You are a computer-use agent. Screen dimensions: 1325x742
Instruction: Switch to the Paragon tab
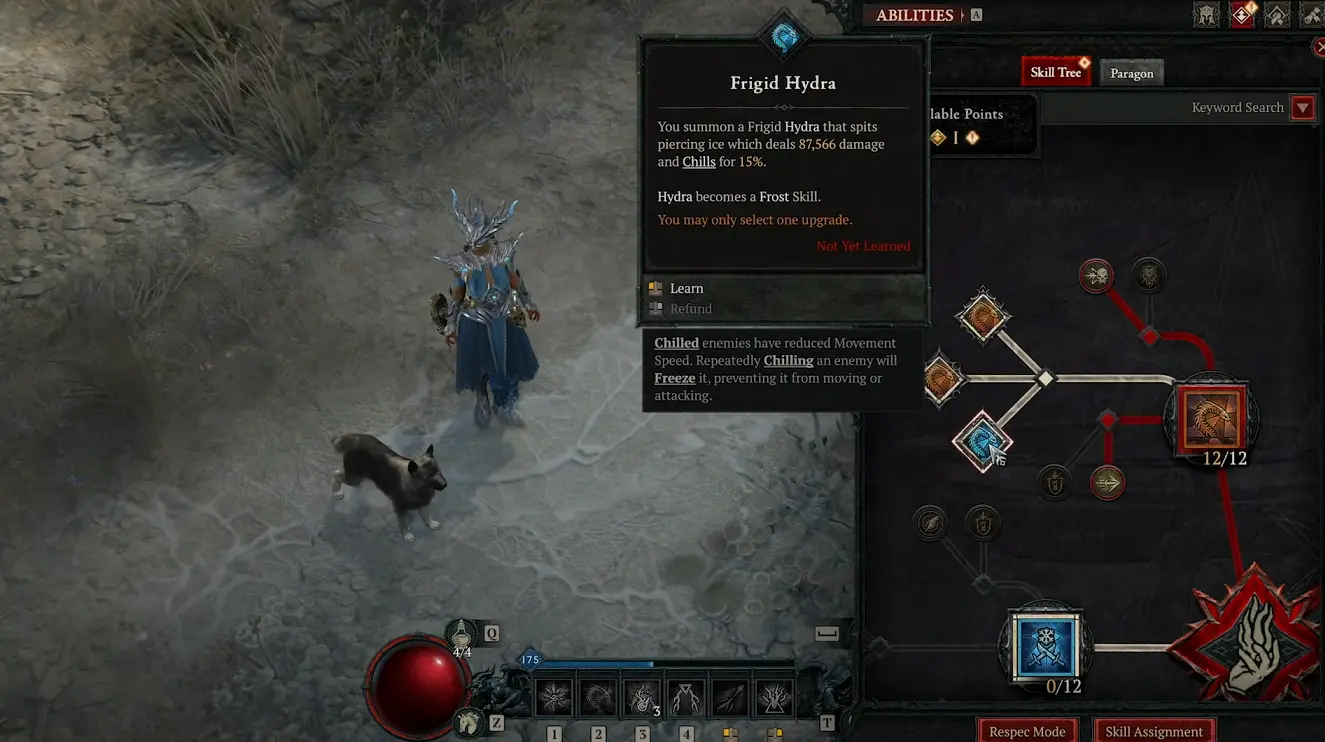(x=1131, y=72)
